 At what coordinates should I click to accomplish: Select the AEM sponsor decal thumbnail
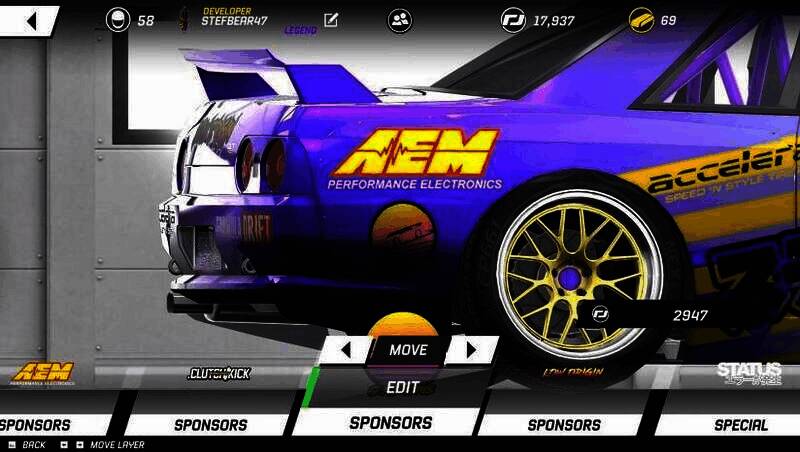click(43, 374)
